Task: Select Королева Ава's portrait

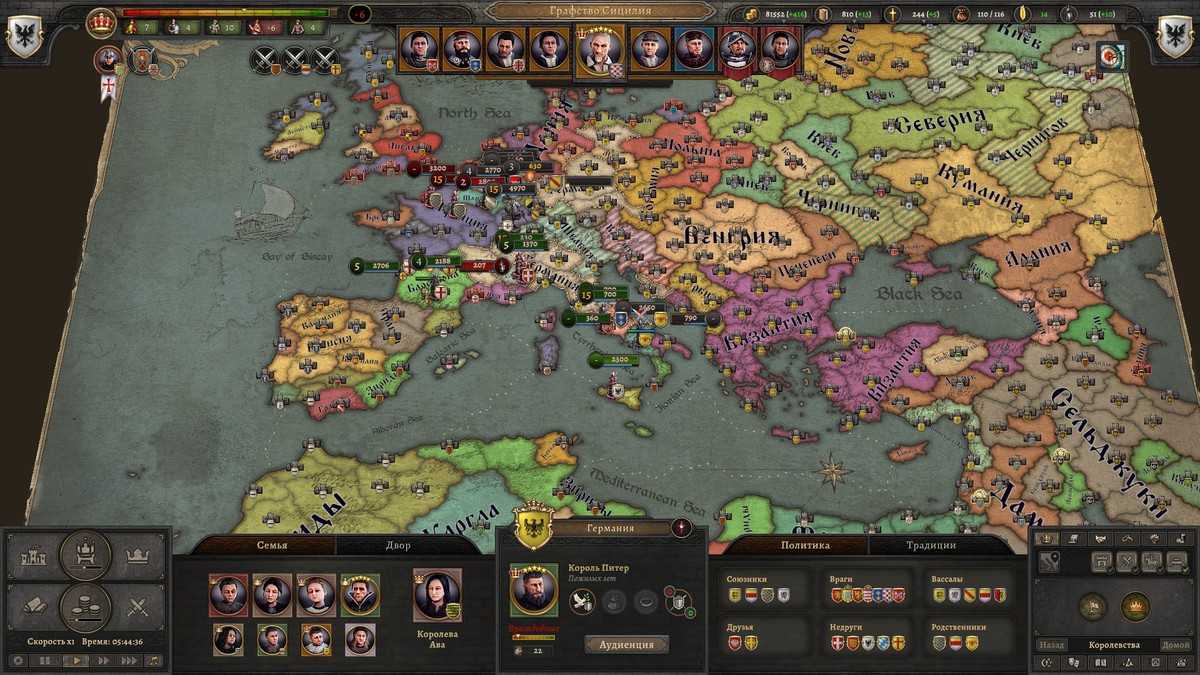Action: 437,595
